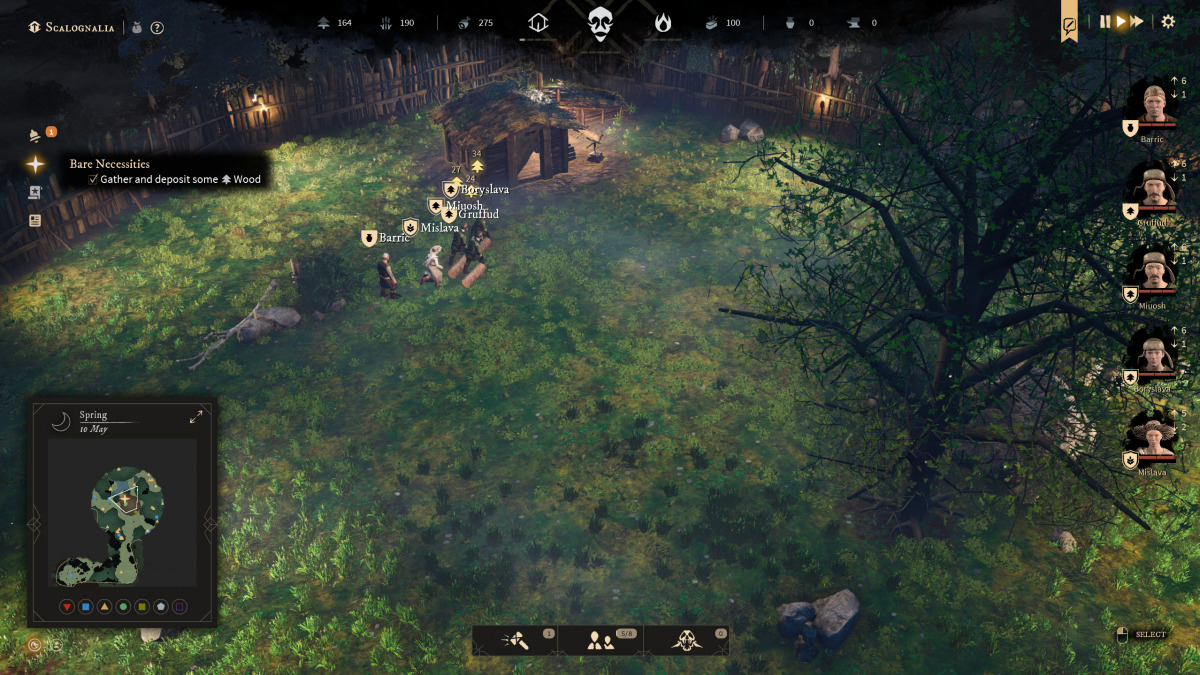Screen dimensions: 1200x675
Task: Click the Scalognalia village name
Action: pyautogui.click(x=80, y=27)
